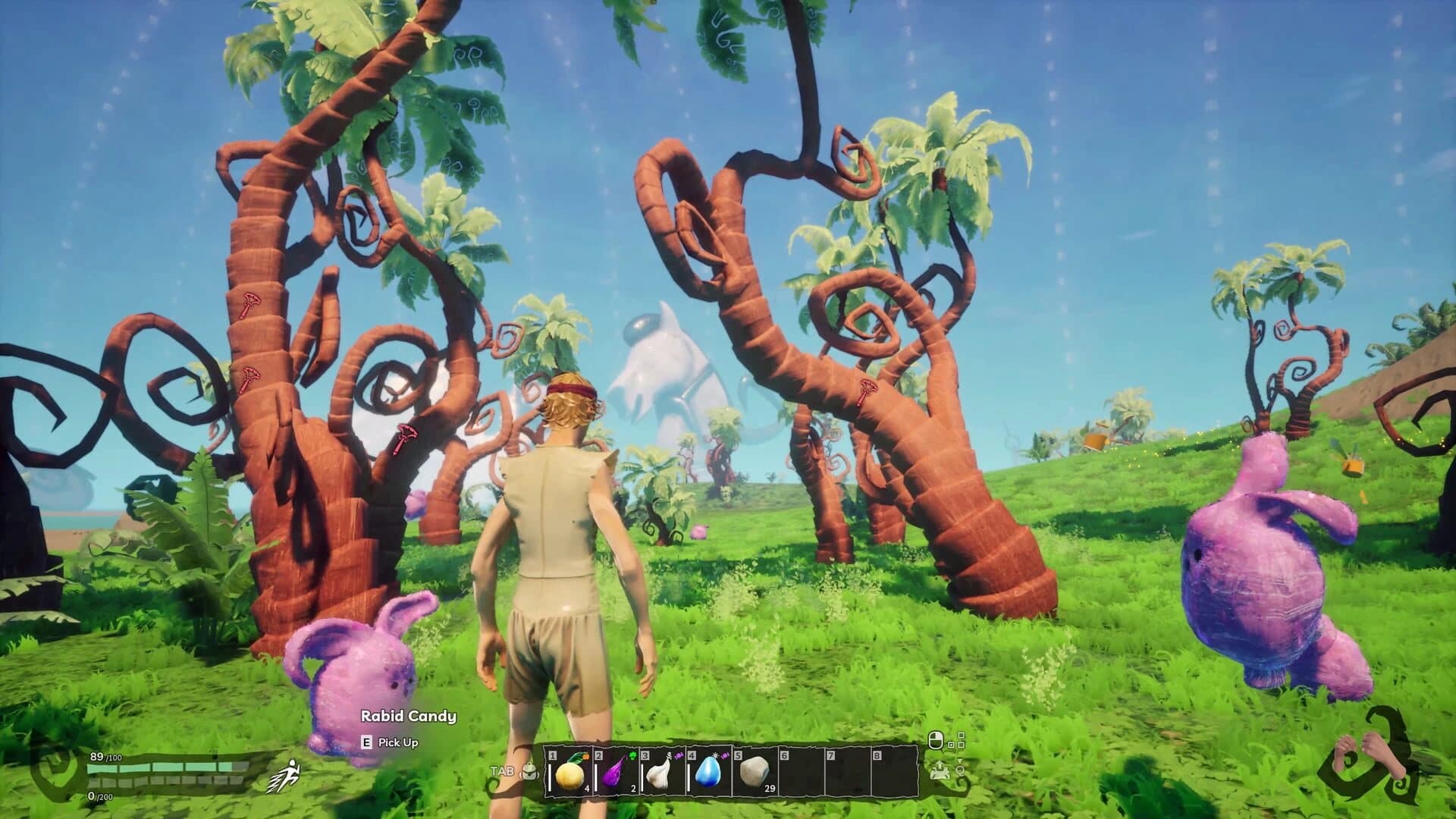Viewport: 1456px width, 819px height.
Task: Click the gamepad icon right of the hotbar
Action: 940,773
